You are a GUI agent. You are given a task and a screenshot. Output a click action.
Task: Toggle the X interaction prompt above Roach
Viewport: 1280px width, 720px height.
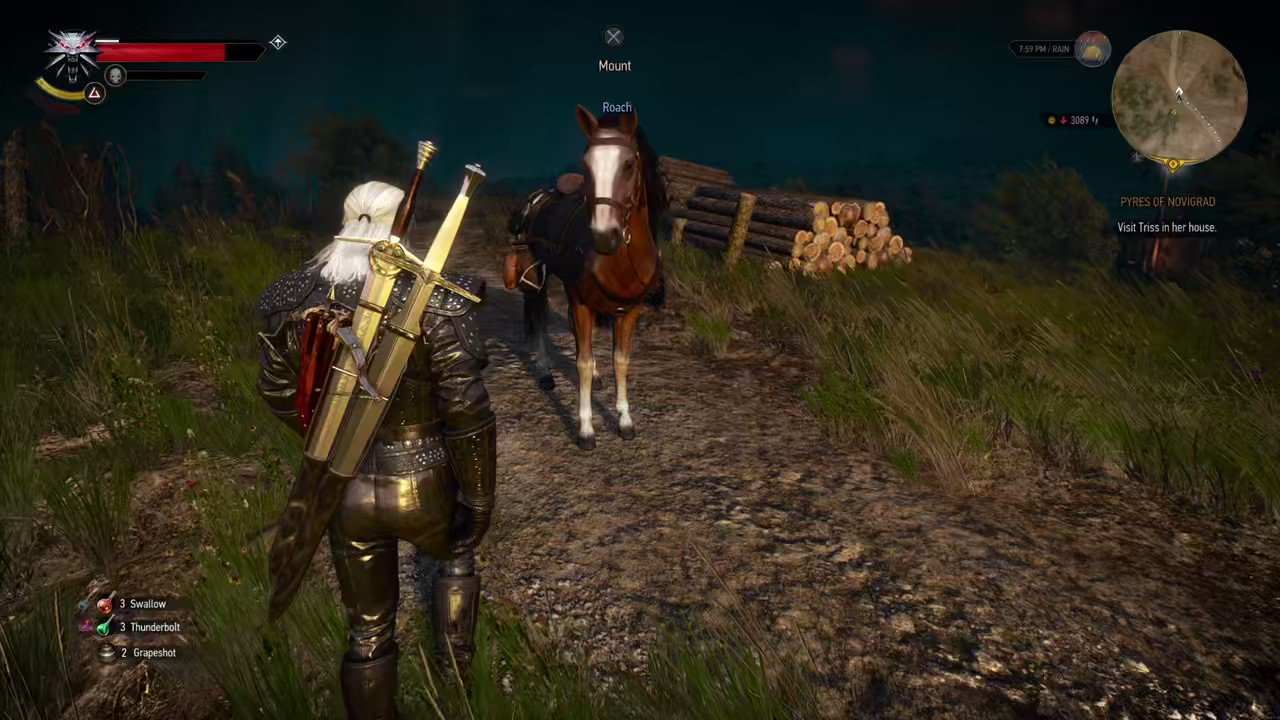click(x=613, y=37)
